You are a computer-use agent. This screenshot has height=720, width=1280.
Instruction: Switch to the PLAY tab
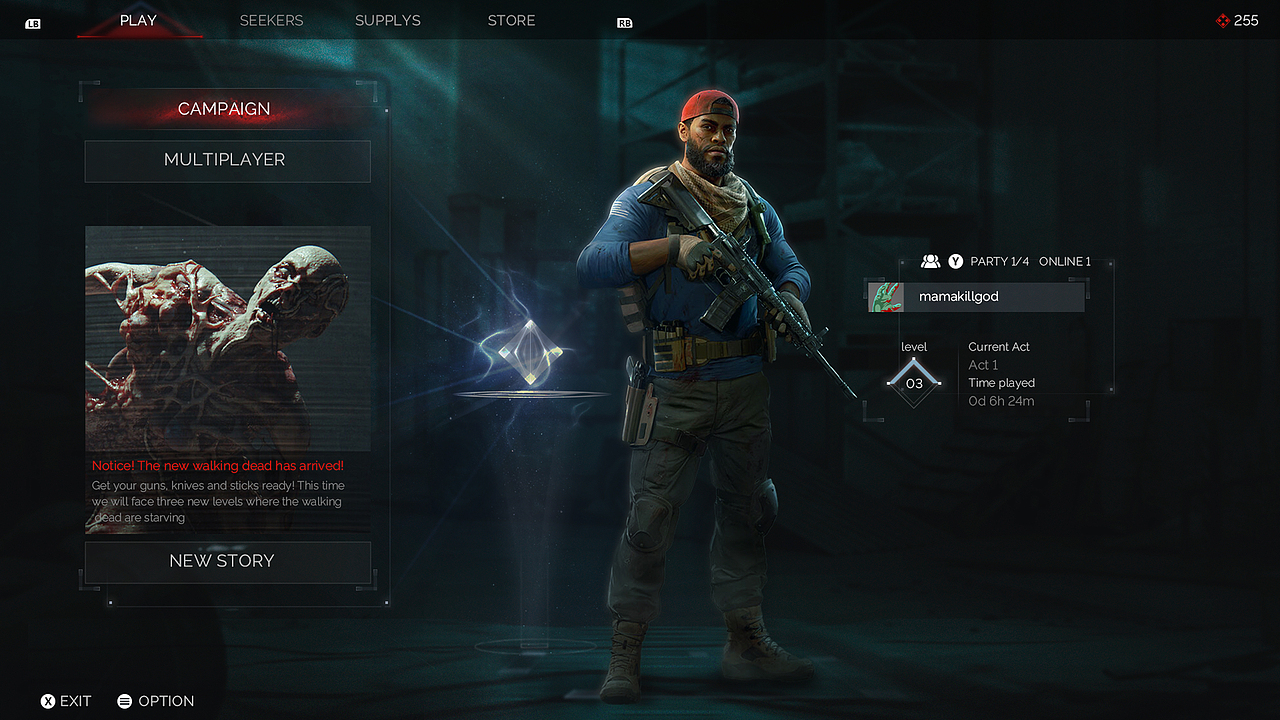138,20
